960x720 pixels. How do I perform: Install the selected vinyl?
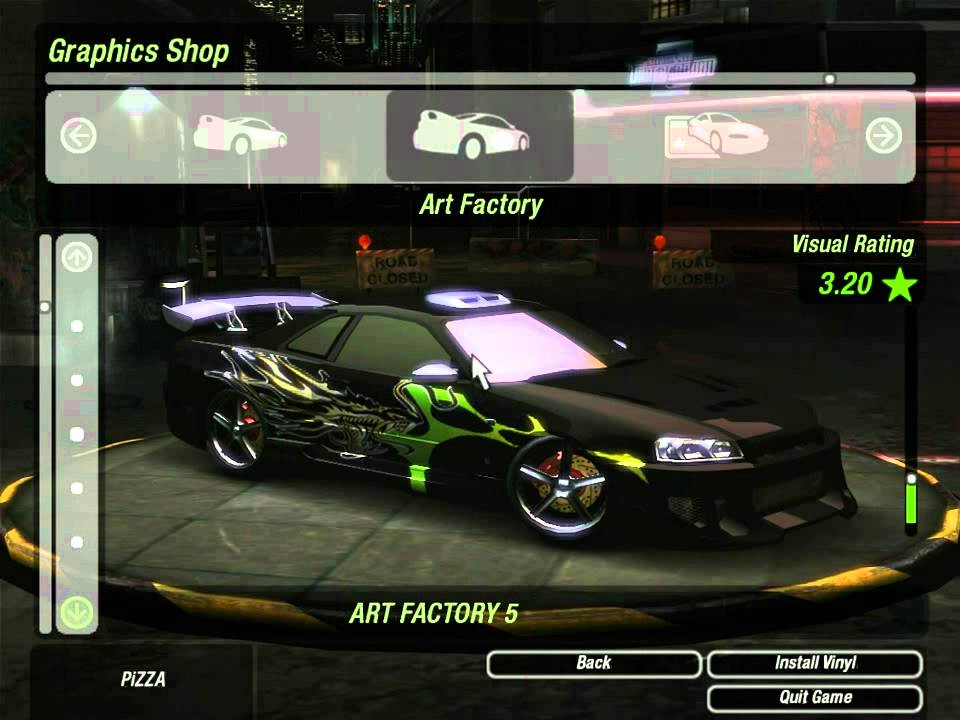click(x=814, y=664)
